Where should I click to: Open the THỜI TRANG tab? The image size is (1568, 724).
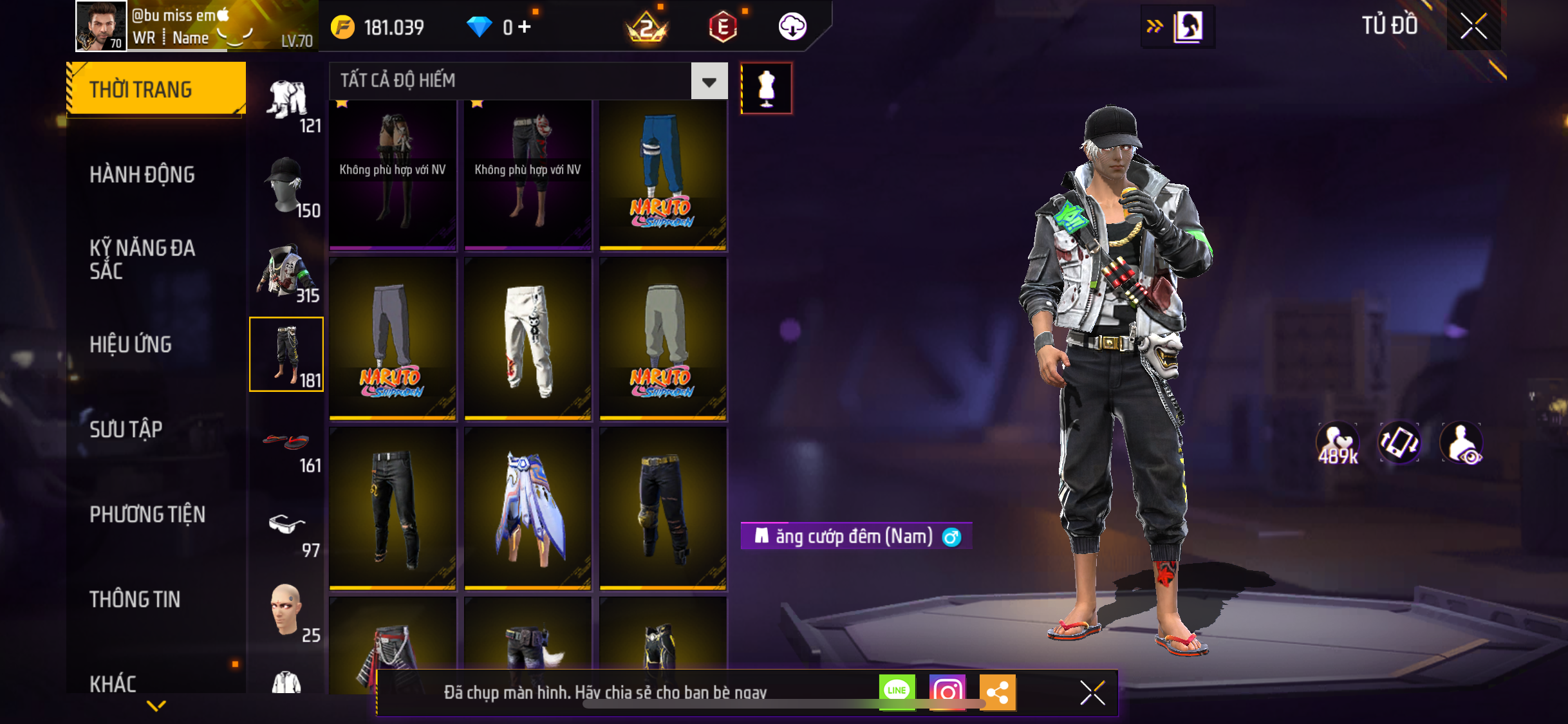click(156, 89)
